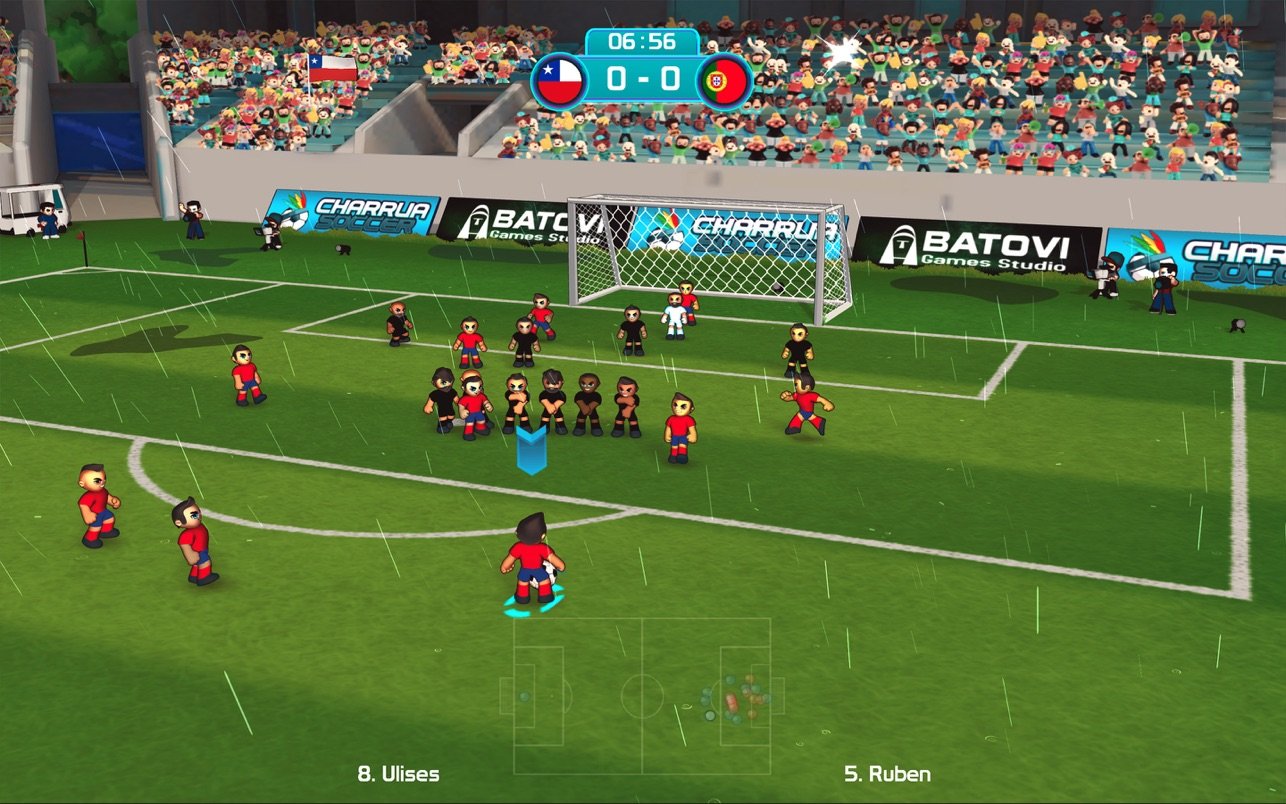
Task: Select the Portugal flag team icon
Action: click(x=726, y=81)
